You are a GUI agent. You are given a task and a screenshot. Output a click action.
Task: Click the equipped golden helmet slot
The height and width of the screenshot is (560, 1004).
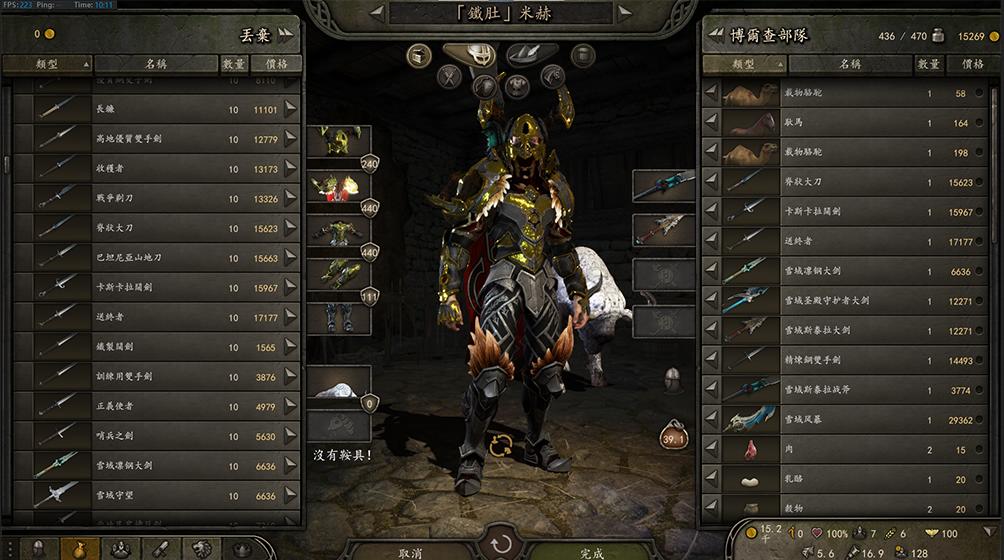tap(338, 141)
